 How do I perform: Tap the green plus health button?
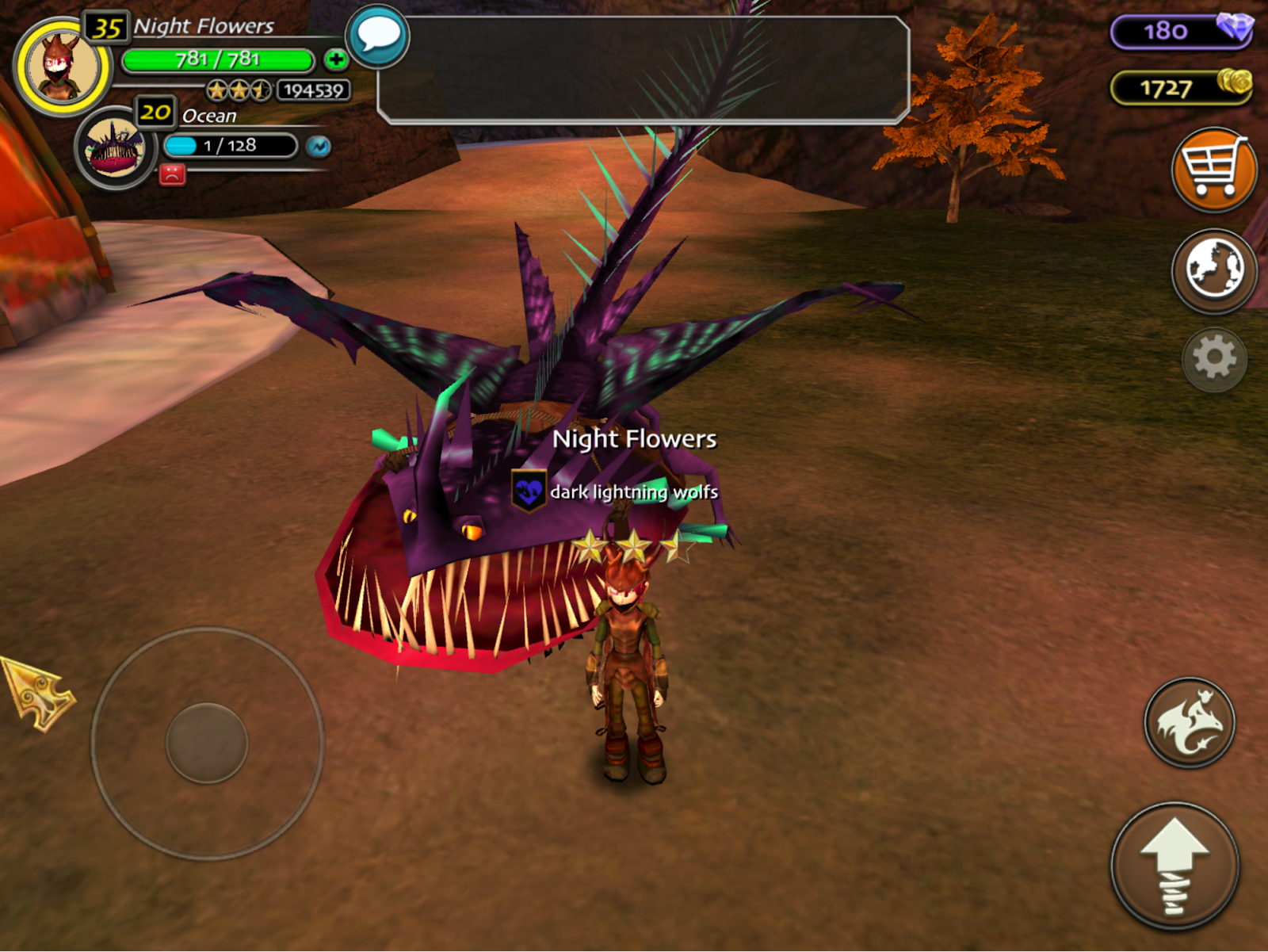336,59
